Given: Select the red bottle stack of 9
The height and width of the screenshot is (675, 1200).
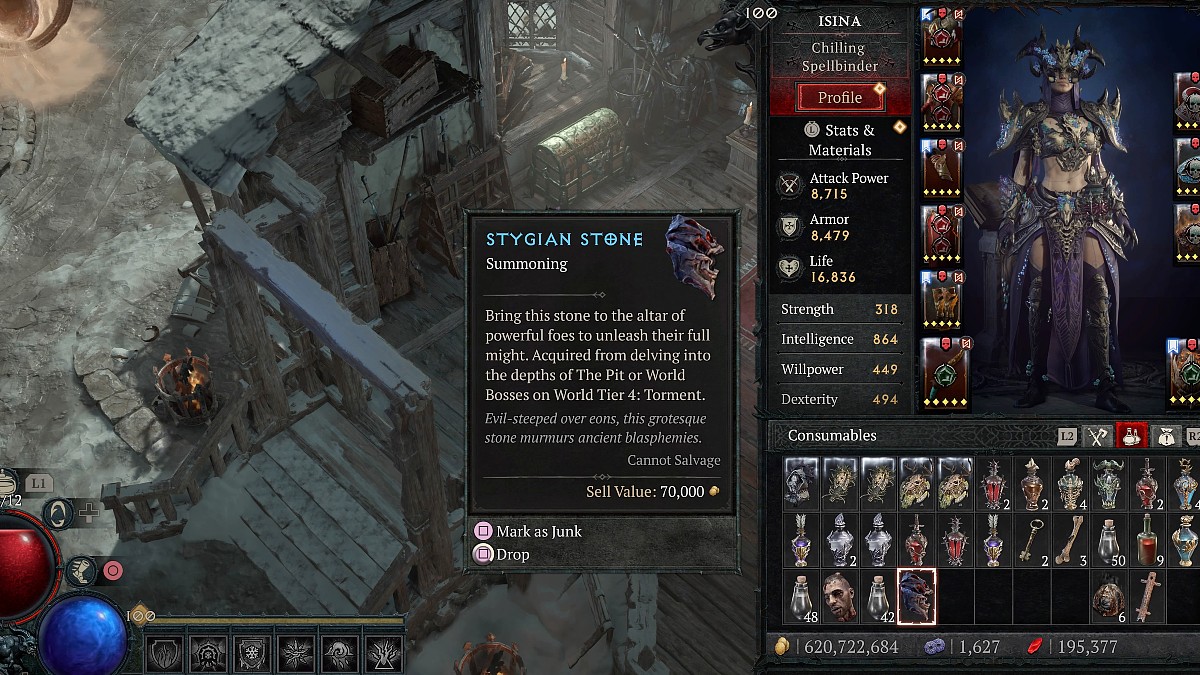Looking at the screenshot, I should 1146,541.
